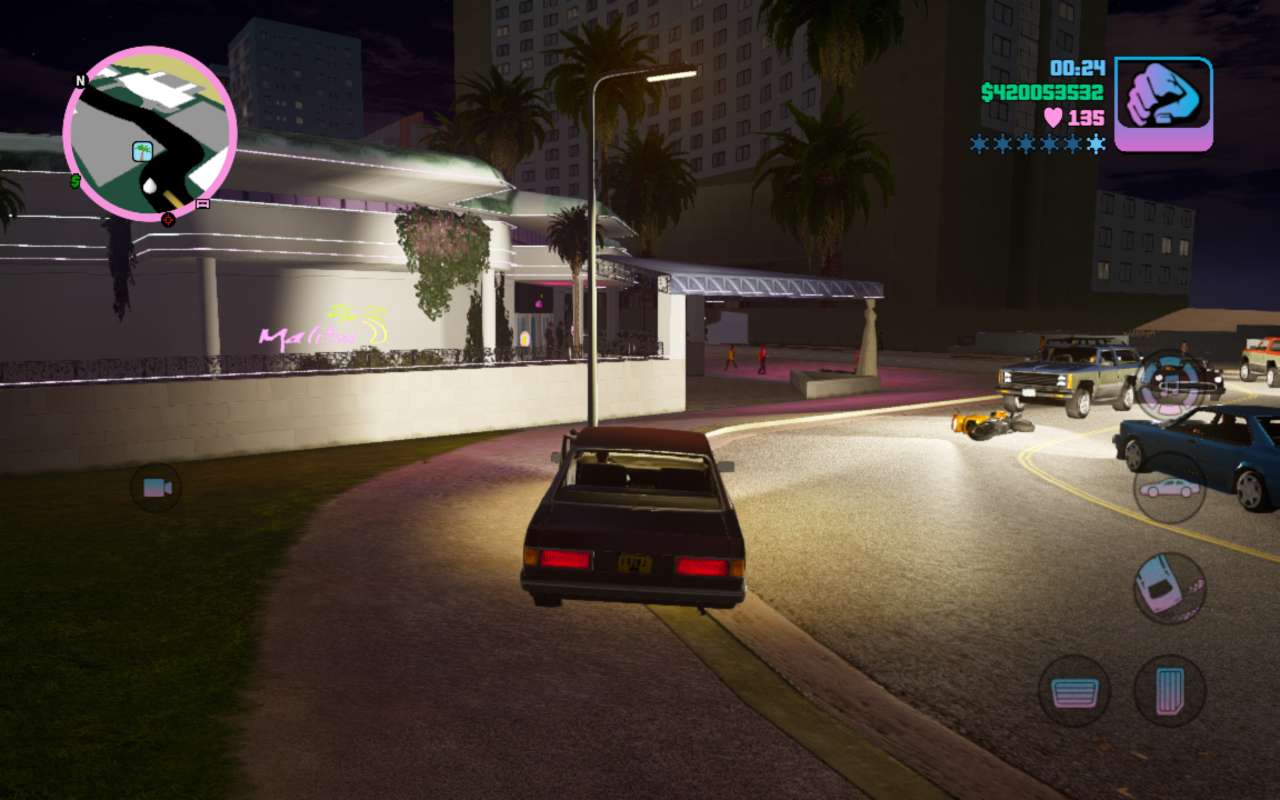1280x800 pixels.
Task: Switch weapon using the fist icon
Action: (1163, 104)
